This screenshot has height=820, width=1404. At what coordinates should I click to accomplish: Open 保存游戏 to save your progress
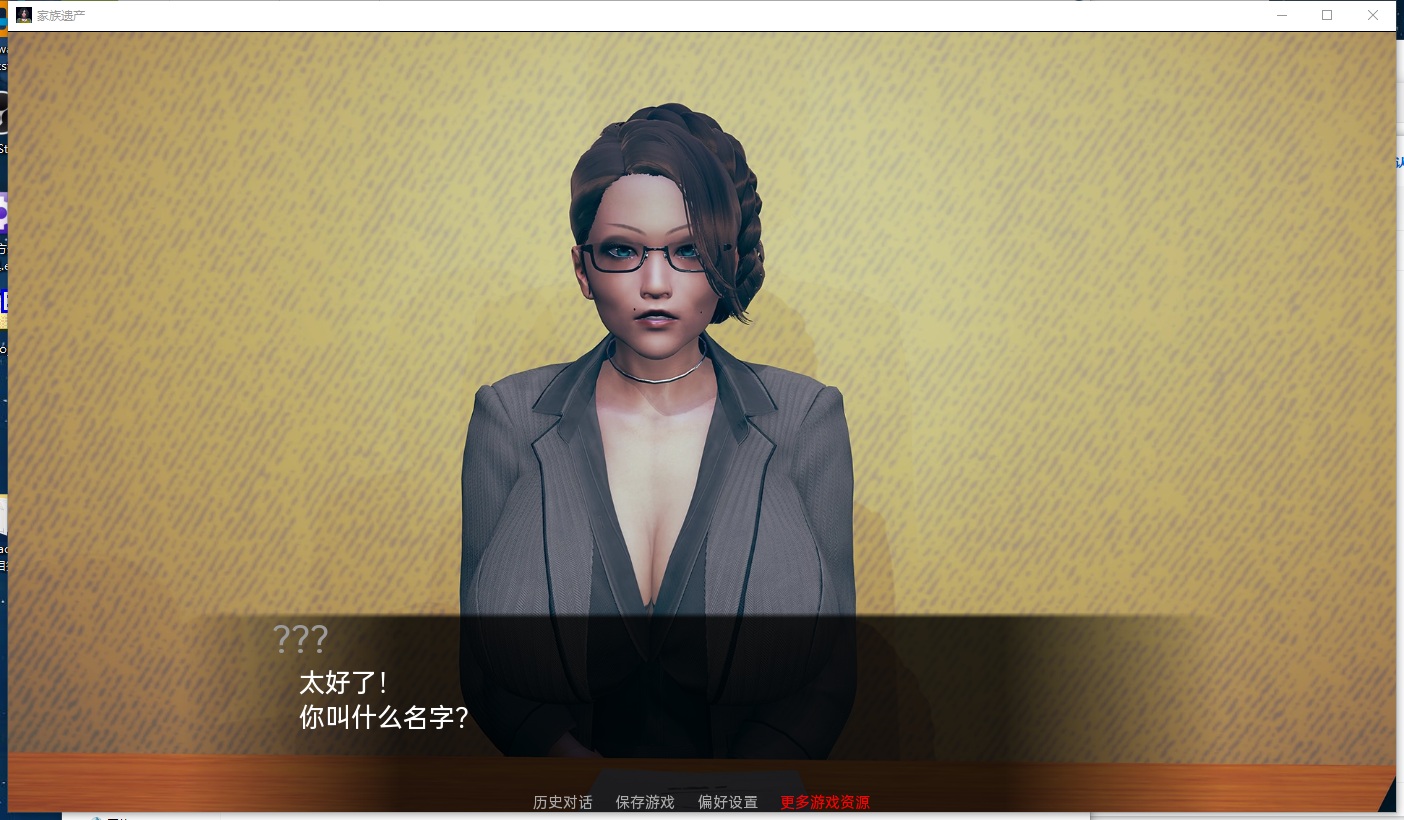644,802
